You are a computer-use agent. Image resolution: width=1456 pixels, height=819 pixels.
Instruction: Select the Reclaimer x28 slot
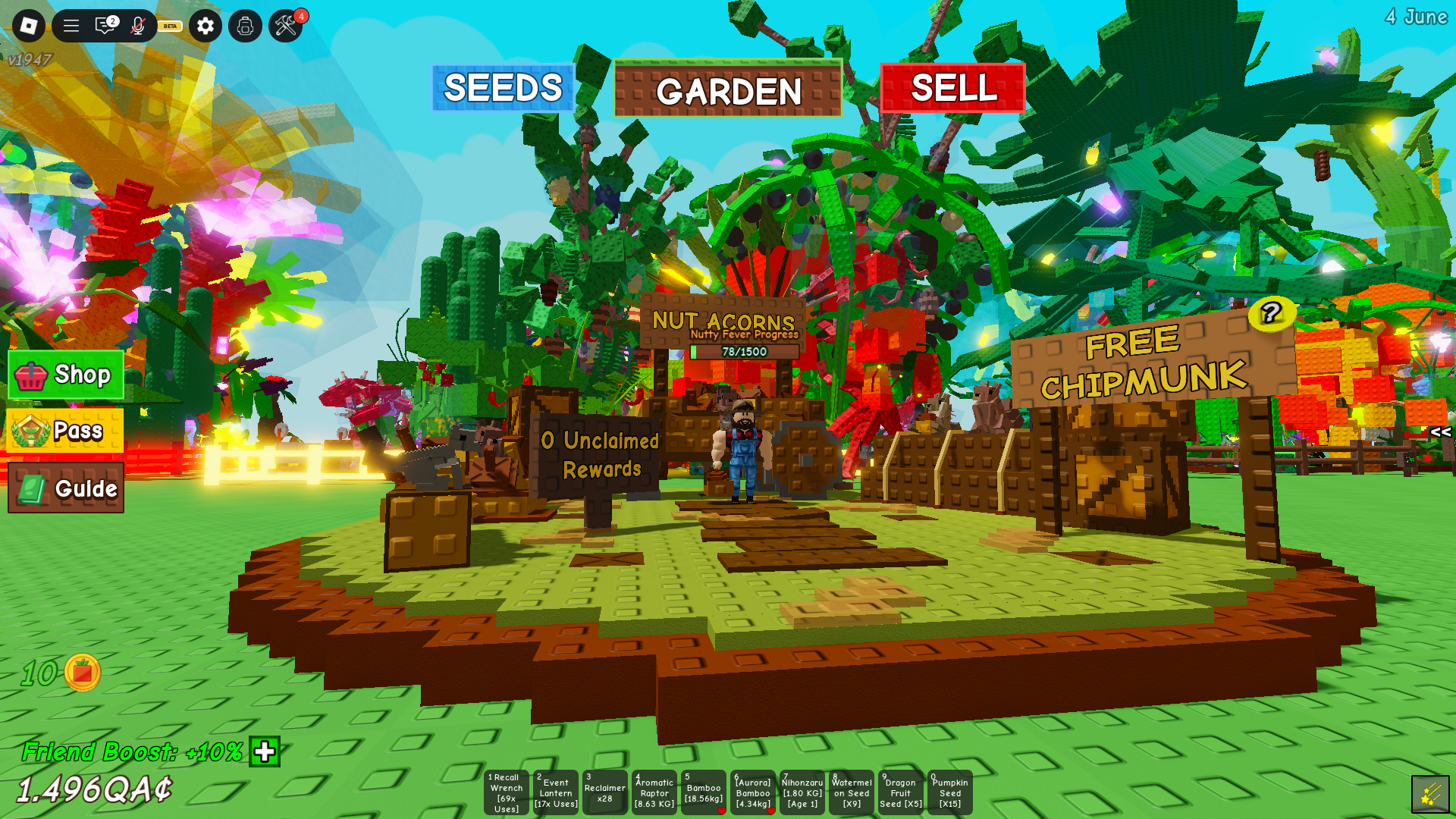[604, 792]
